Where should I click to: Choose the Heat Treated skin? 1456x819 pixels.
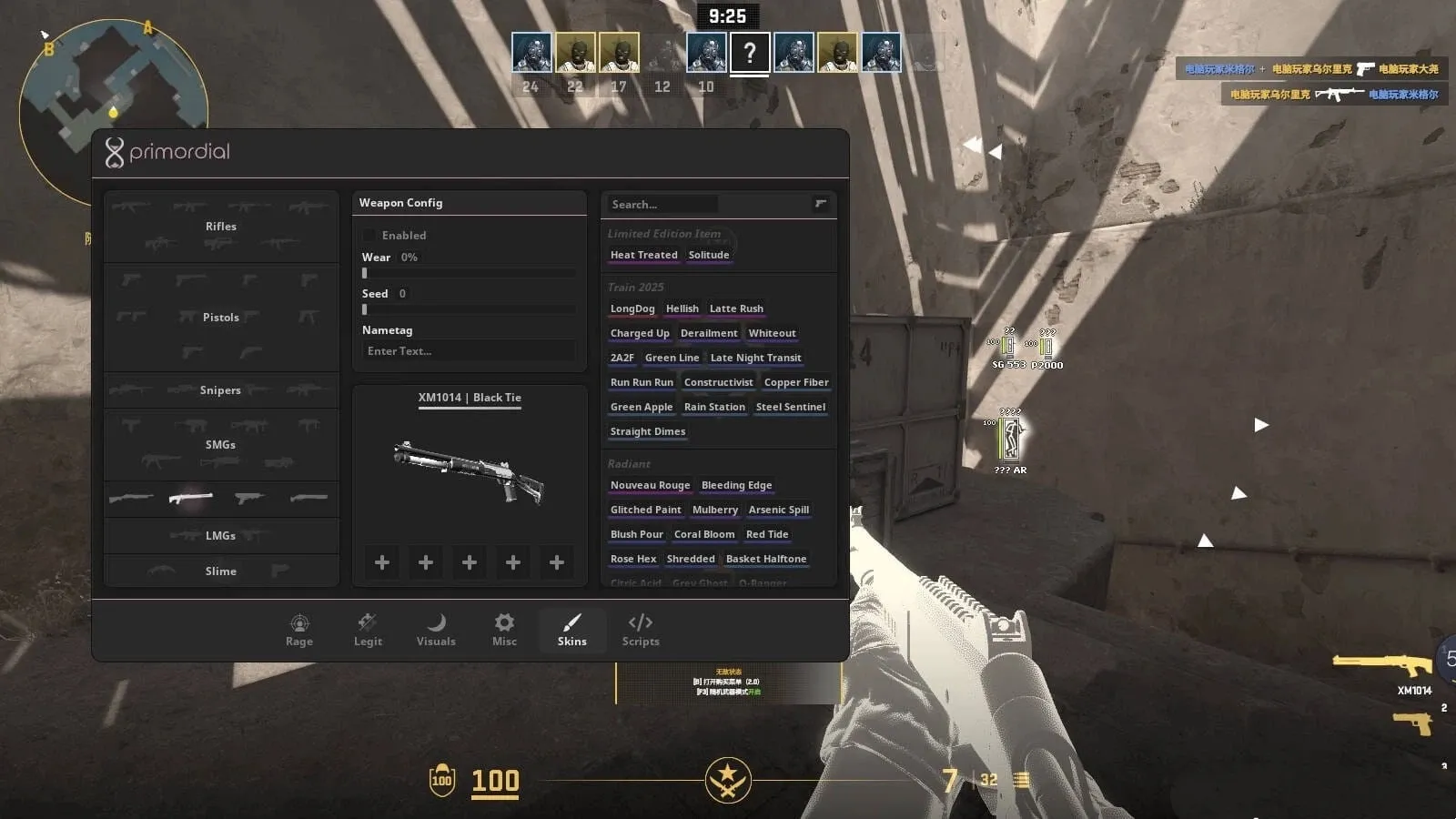[643, 256]
